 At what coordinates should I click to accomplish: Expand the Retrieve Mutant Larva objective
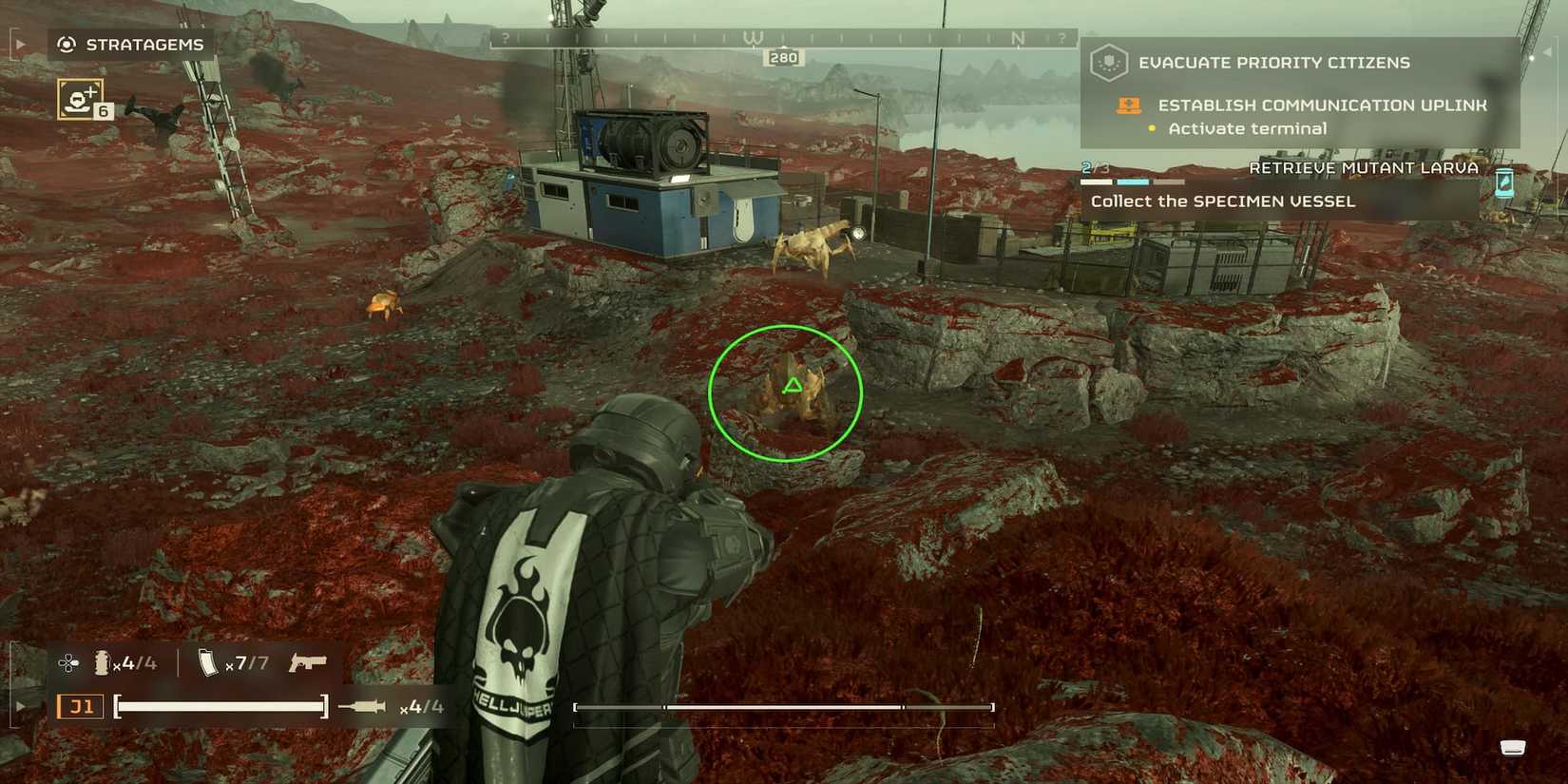click(1364, 167)
